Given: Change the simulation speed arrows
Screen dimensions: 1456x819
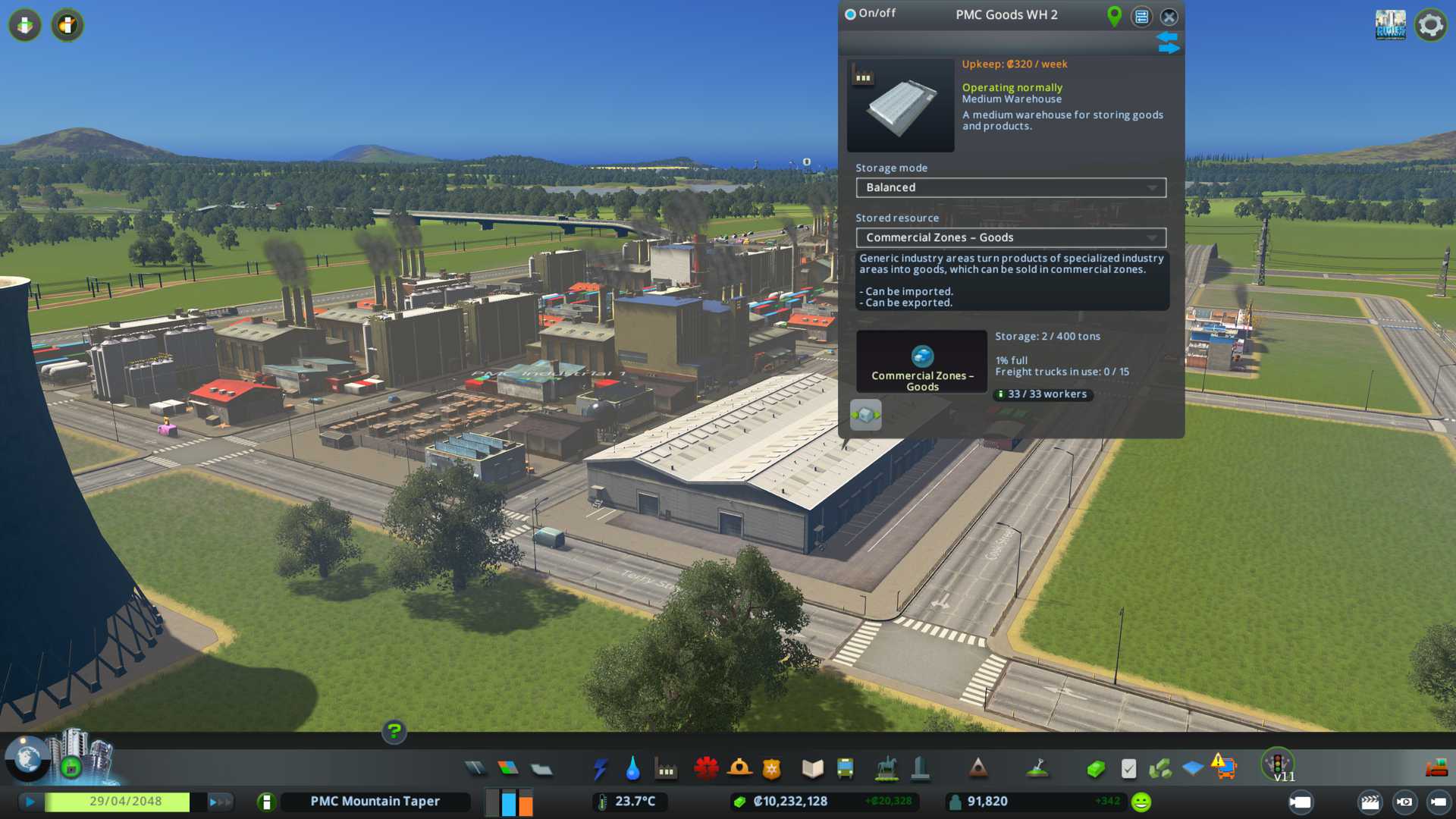Looking at the screenshot, I should [x=220, y=802].
